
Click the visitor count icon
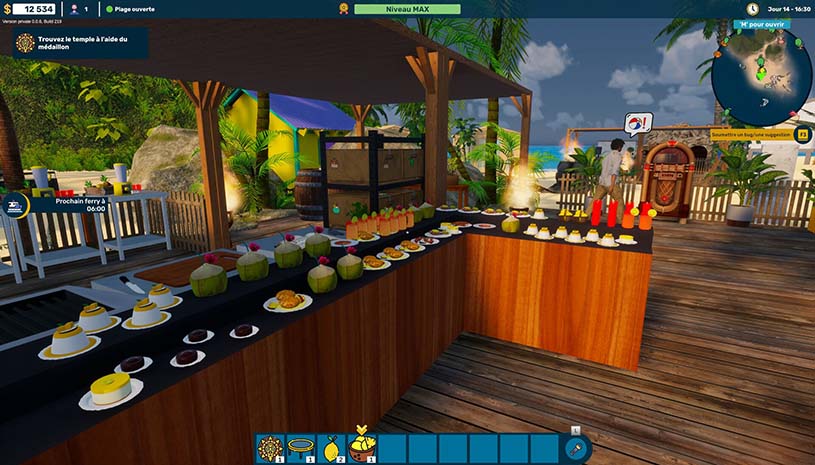72,9
